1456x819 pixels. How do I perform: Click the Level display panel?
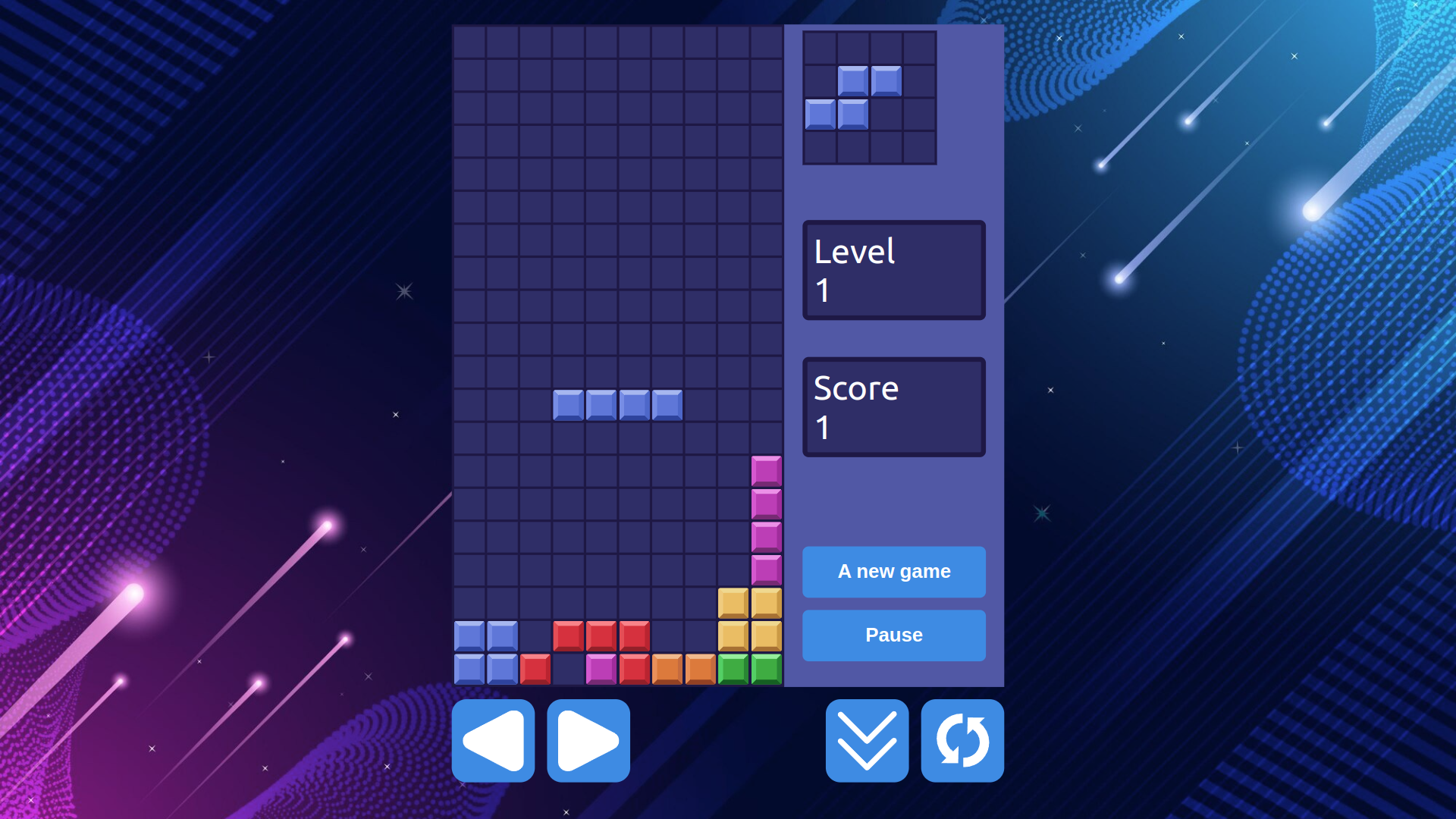click(x=893, y=270)
